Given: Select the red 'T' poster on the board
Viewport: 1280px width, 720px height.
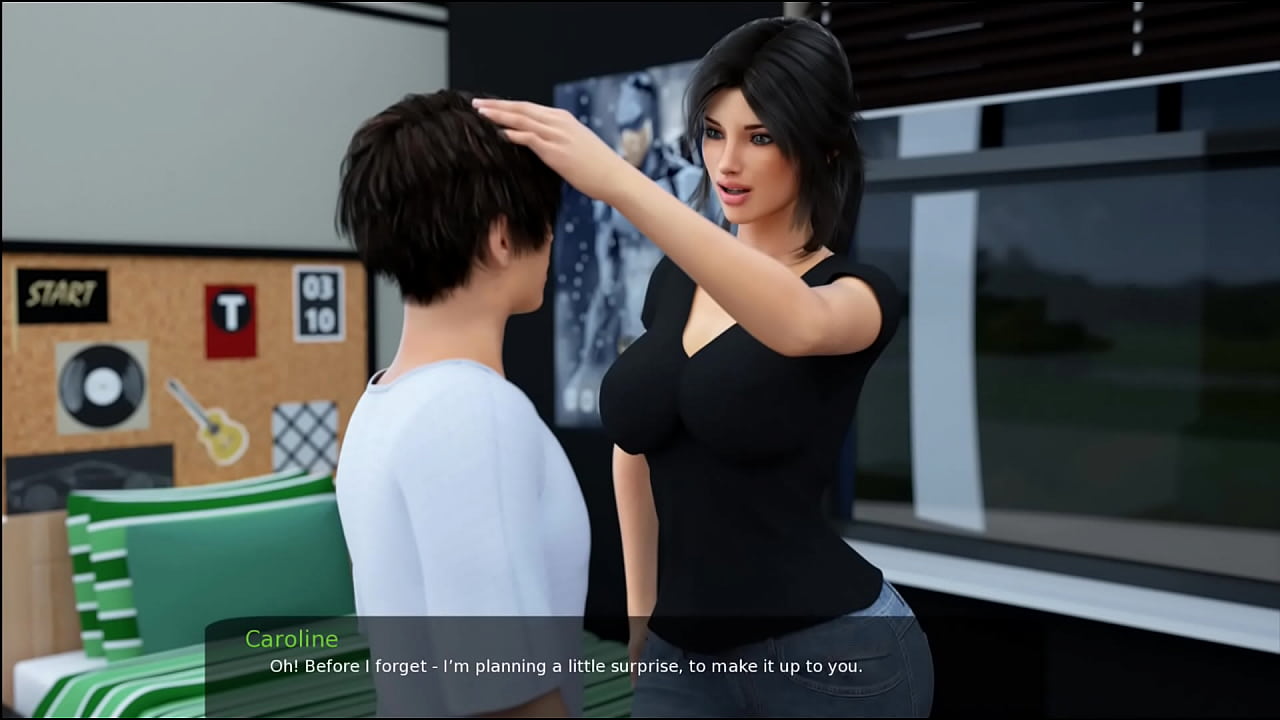Looking at the screenshot, I should pos(232,318).
